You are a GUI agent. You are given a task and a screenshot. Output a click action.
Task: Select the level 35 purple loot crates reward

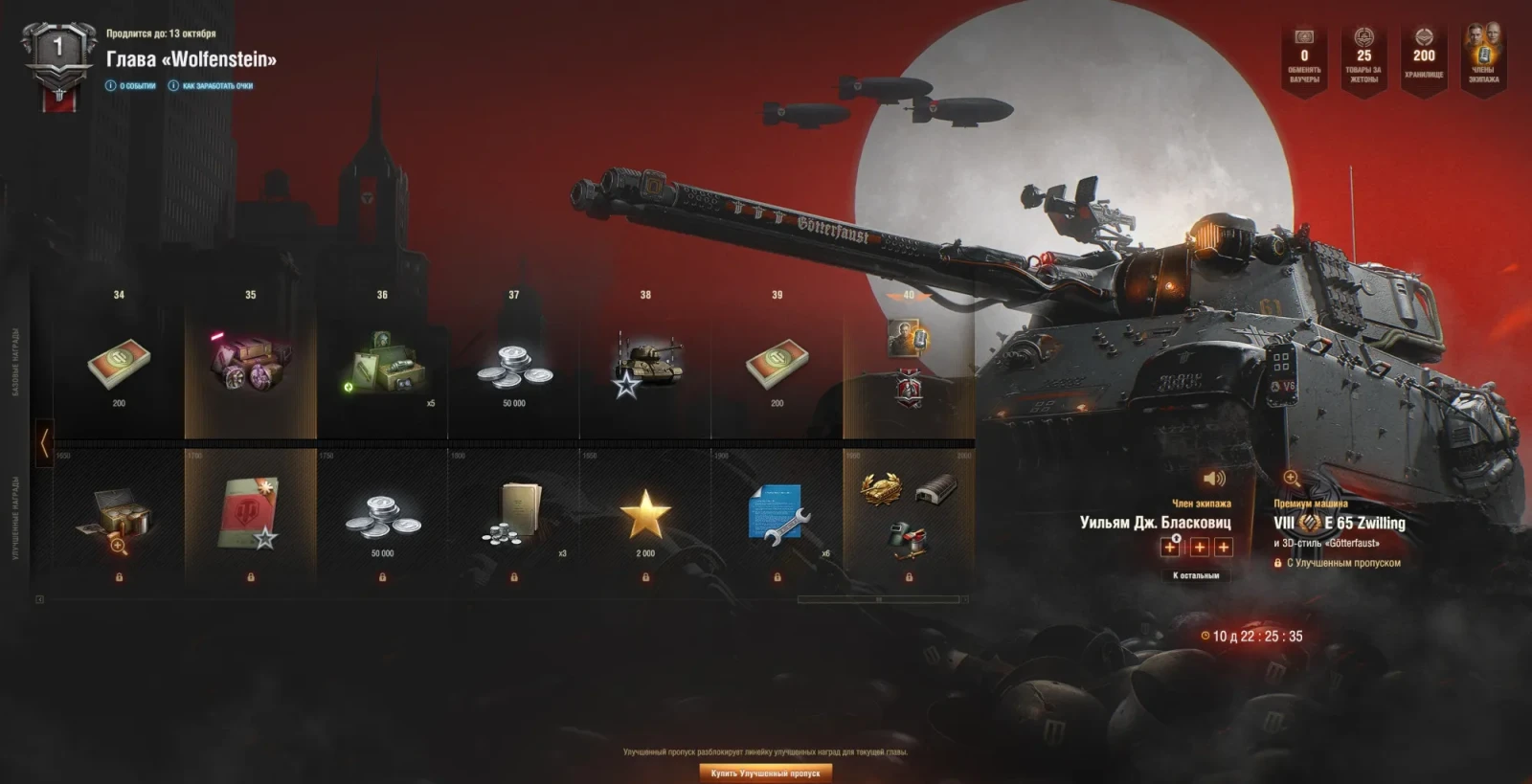(x=251, y=364)
